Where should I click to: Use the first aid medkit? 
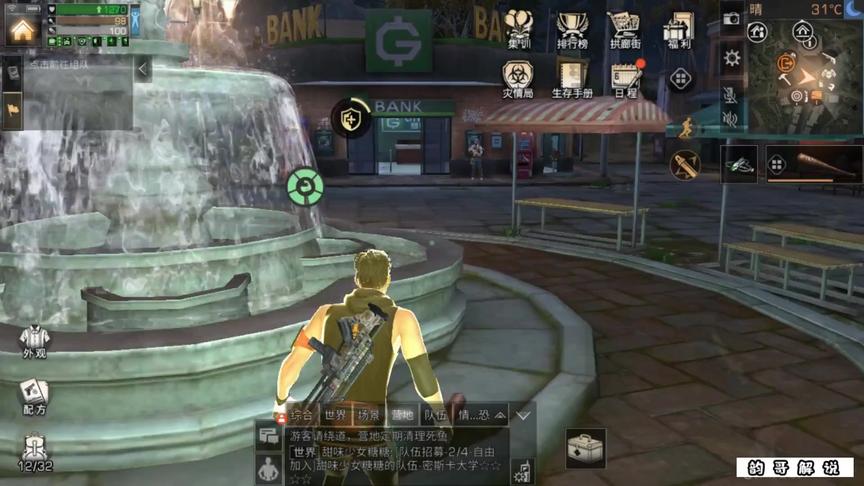click(x=585, y=448)
